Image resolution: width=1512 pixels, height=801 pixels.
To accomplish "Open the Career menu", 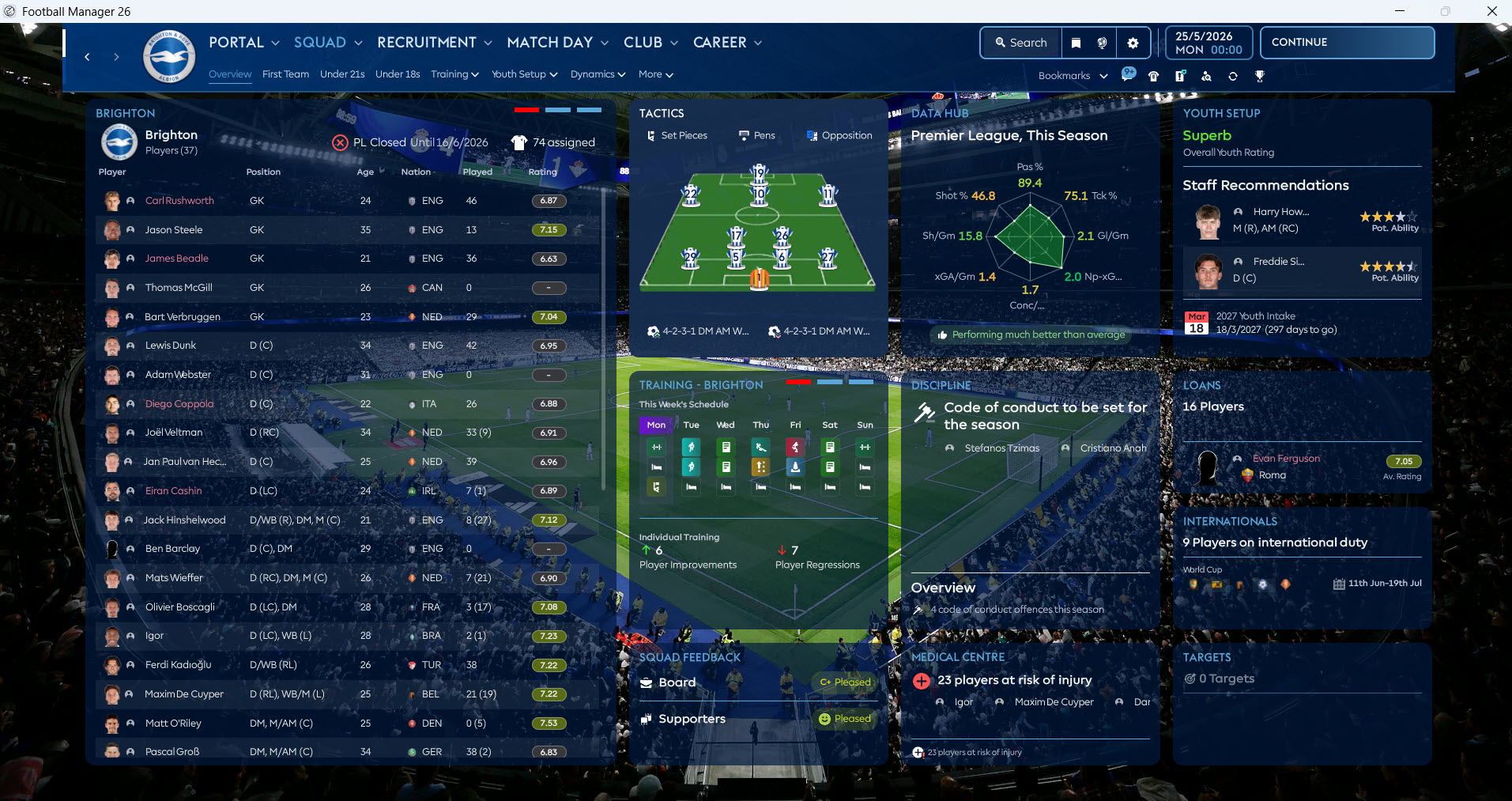I will tap(726, 43).
